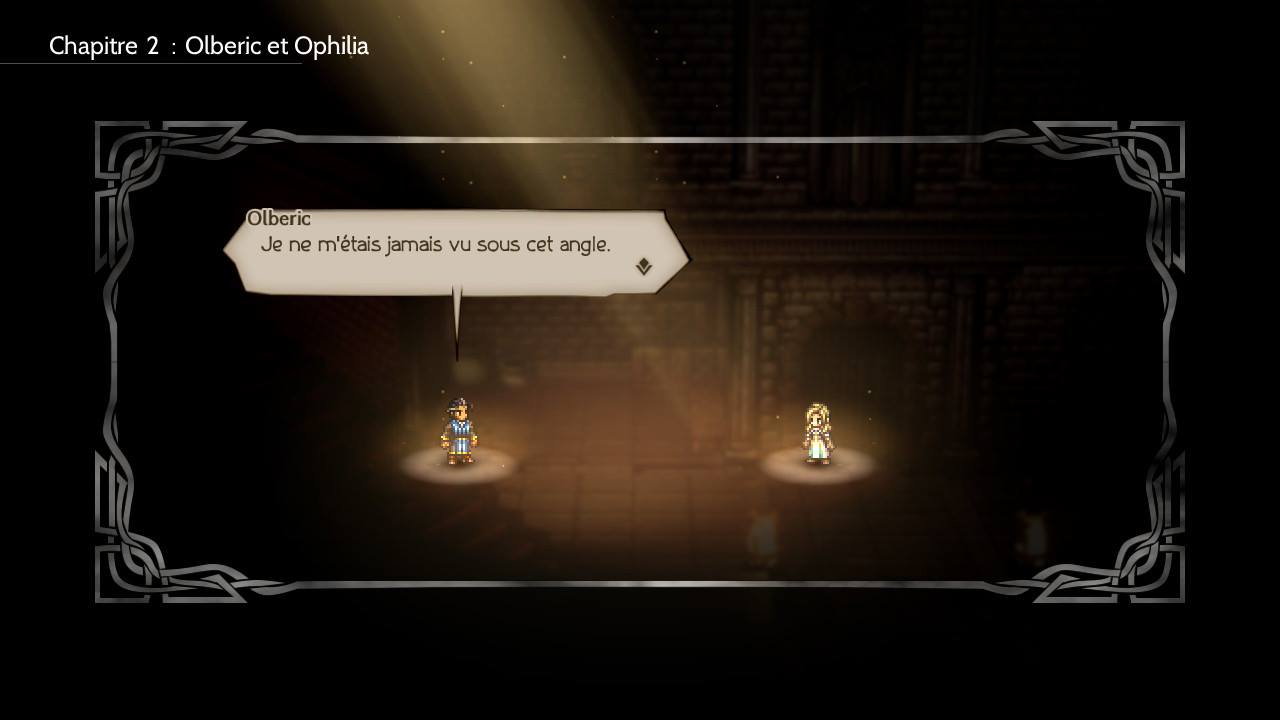Viewport: 1280px width, 720px height.
Task: Expand Olberic's dialogue with the chevron marker
Action: click(645, 266)
